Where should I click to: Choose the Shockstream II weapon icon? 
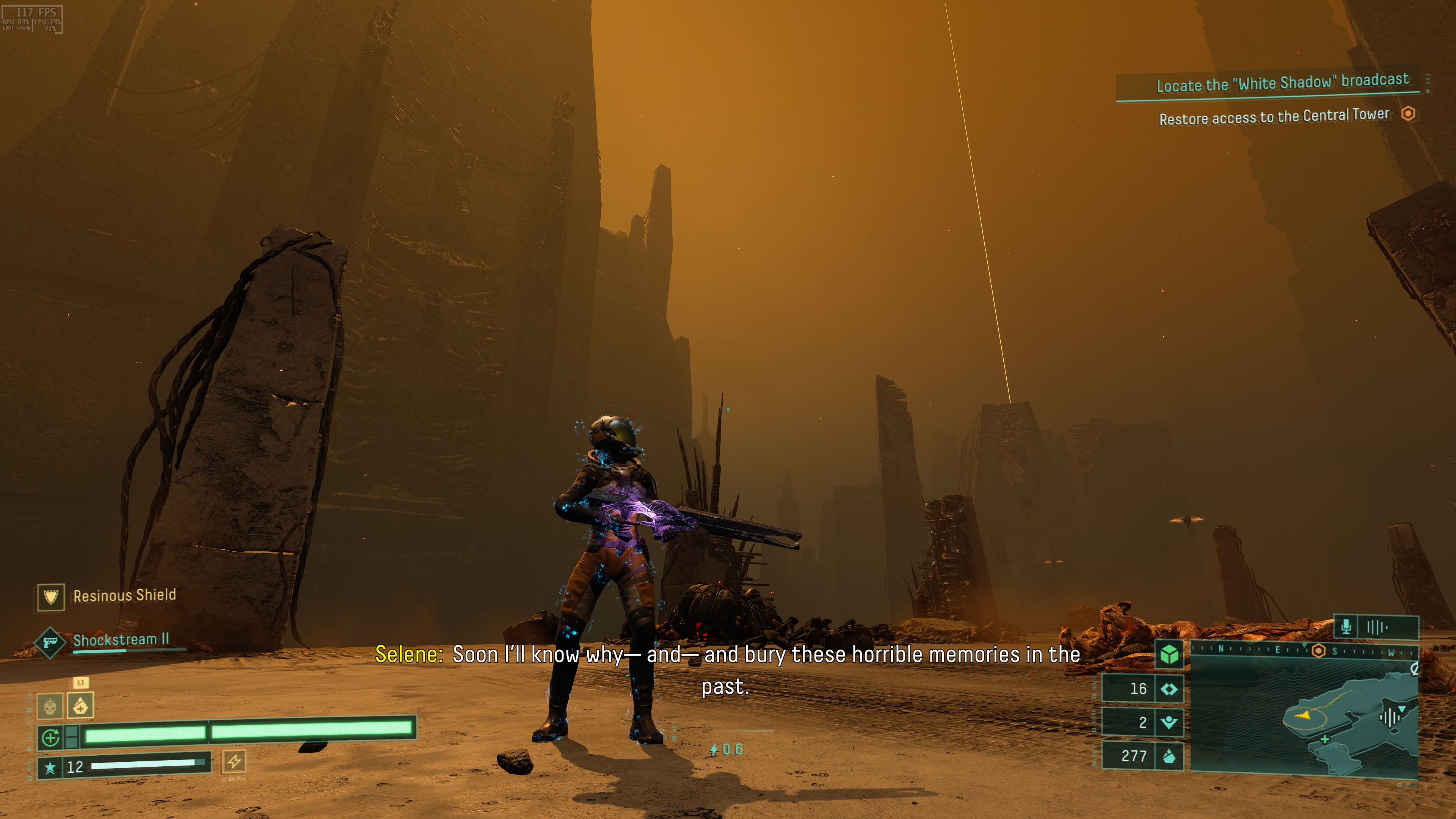pyautogui.click(x=50, y=642)
